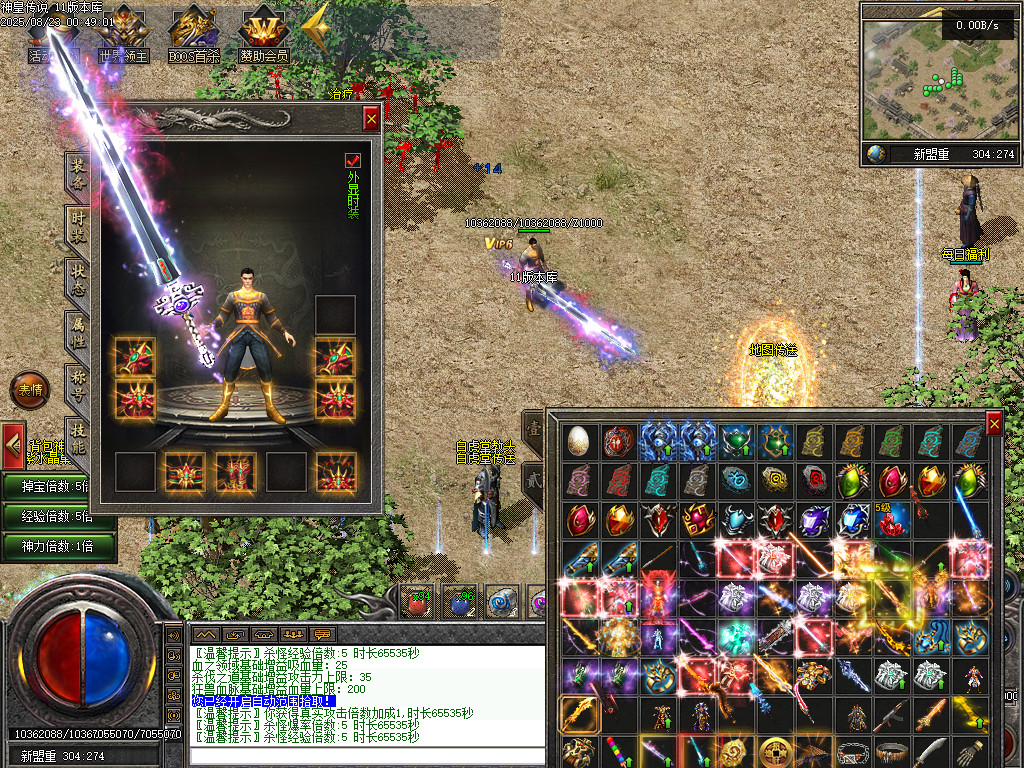Switch to the 称号 title tab
The image size is (1024, 768).
[x=77, y=385]
